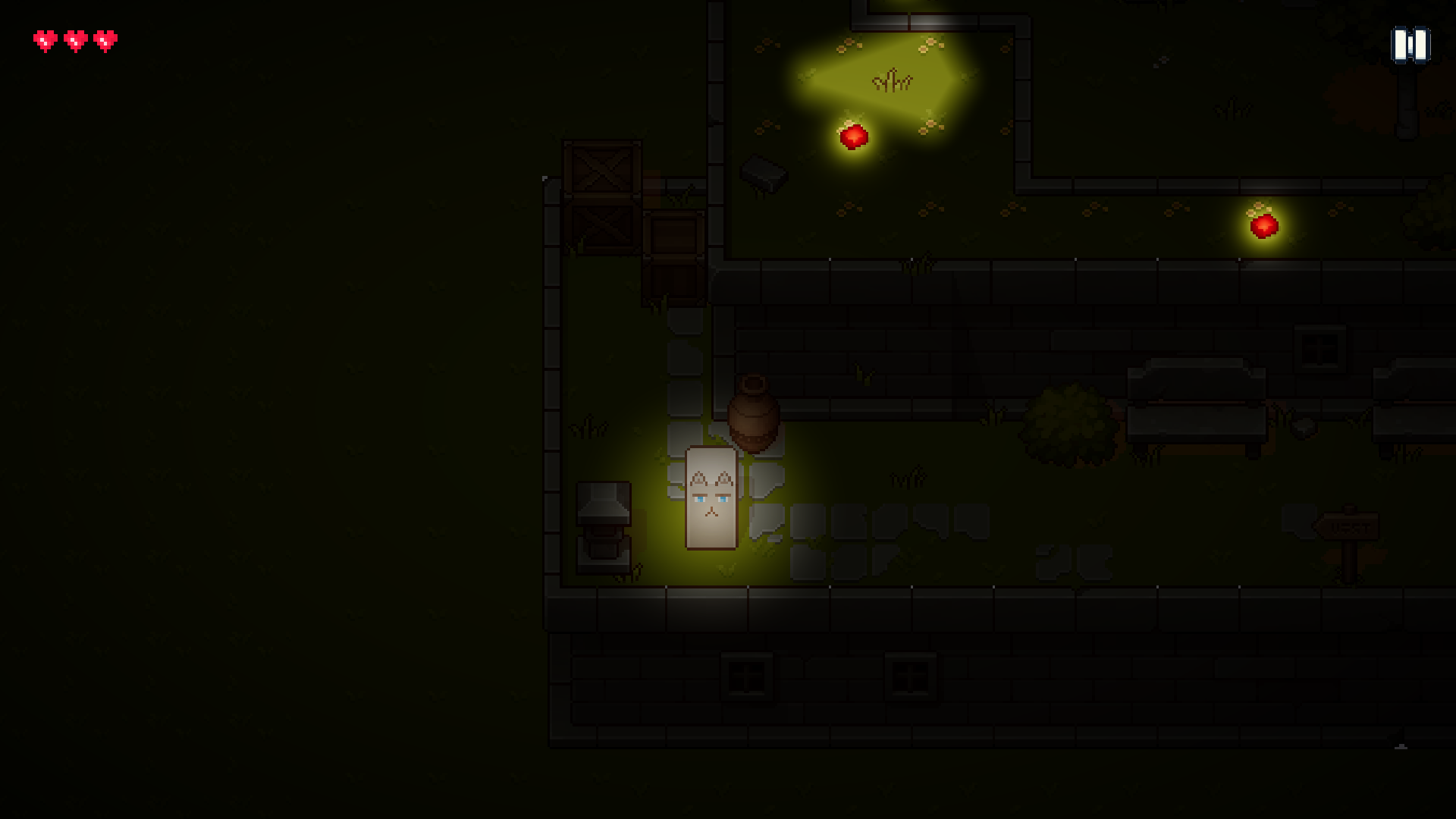Click the glowing apple near the grass patch
This screenshot has height=819, width=1456.
pos(852,139)
